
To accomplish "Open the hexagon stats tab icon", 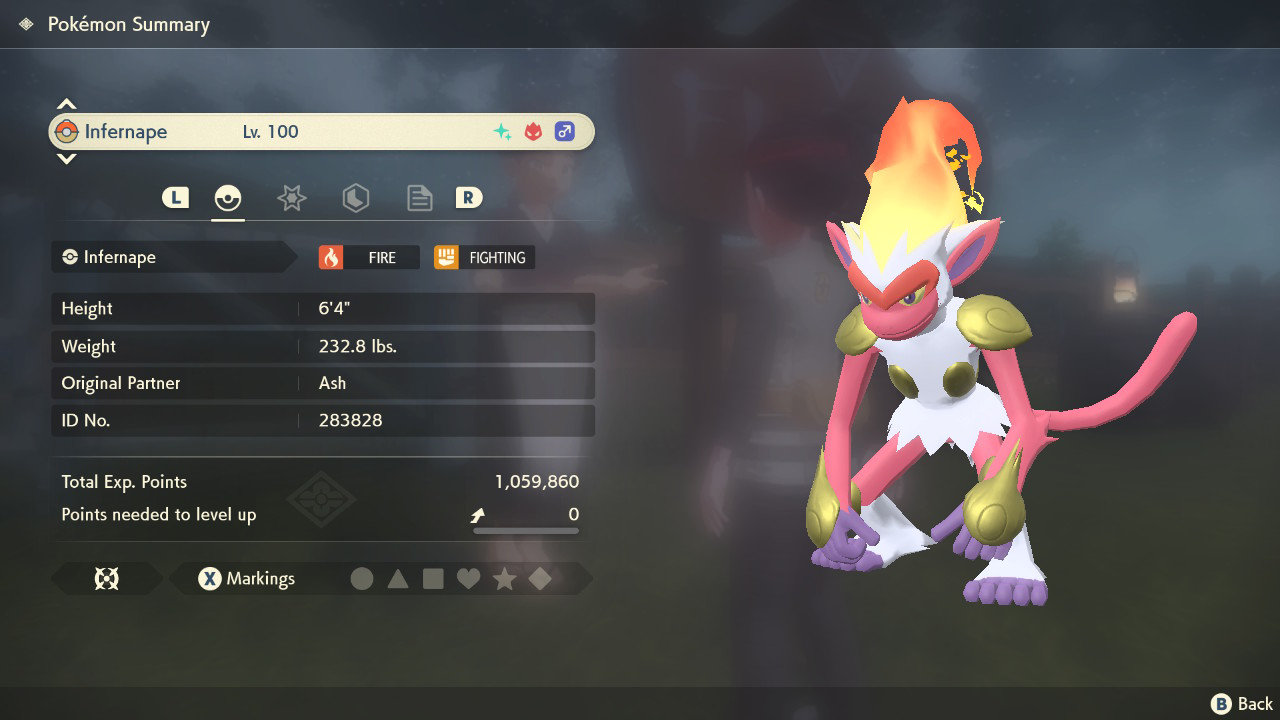I will click(355, 198).
